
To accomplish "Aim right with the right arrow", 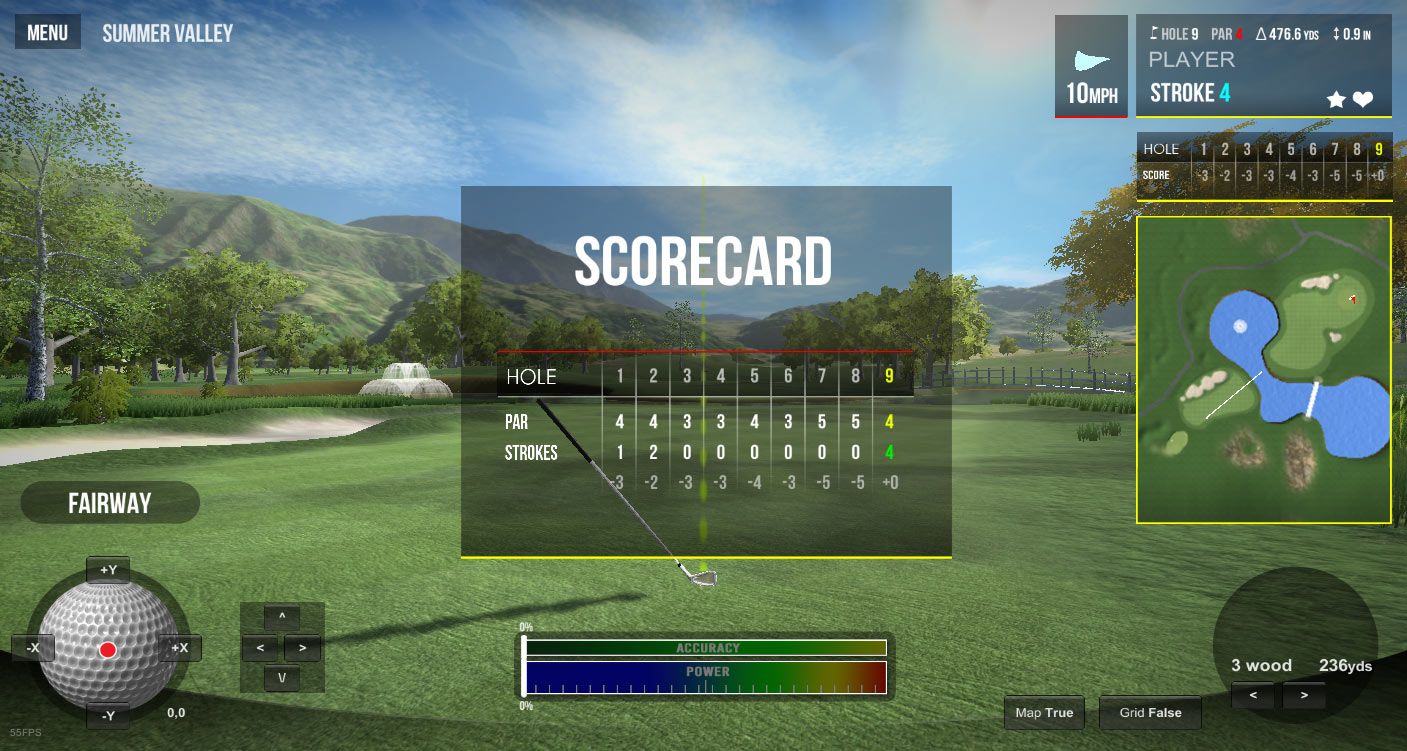I will coord(303,648).
